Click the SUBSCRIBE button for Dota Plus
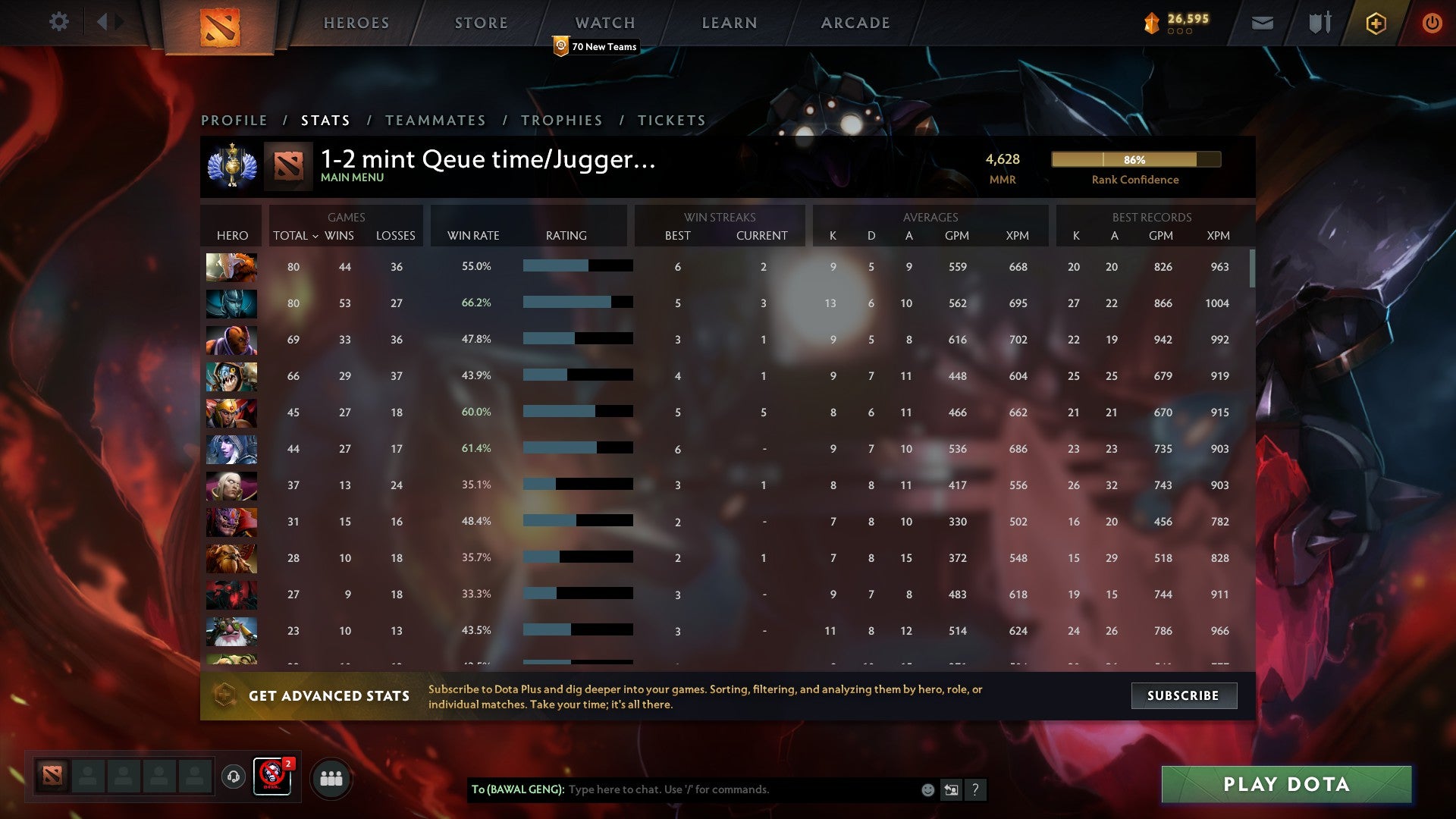The height and width of the screenshot is (819, 1456). [1184, 695]
